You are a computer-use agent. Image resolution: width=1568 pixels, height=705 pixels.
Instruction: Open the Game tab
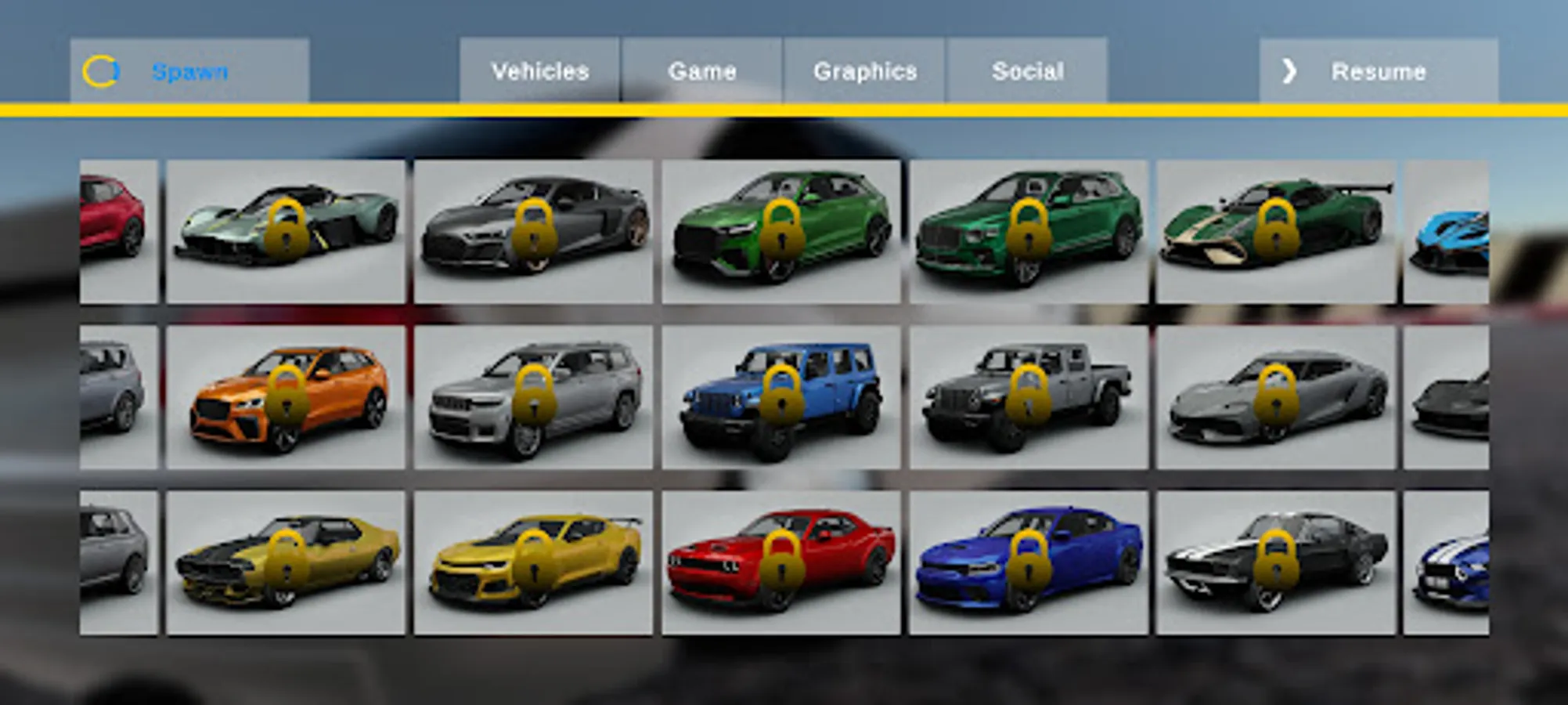702,71
